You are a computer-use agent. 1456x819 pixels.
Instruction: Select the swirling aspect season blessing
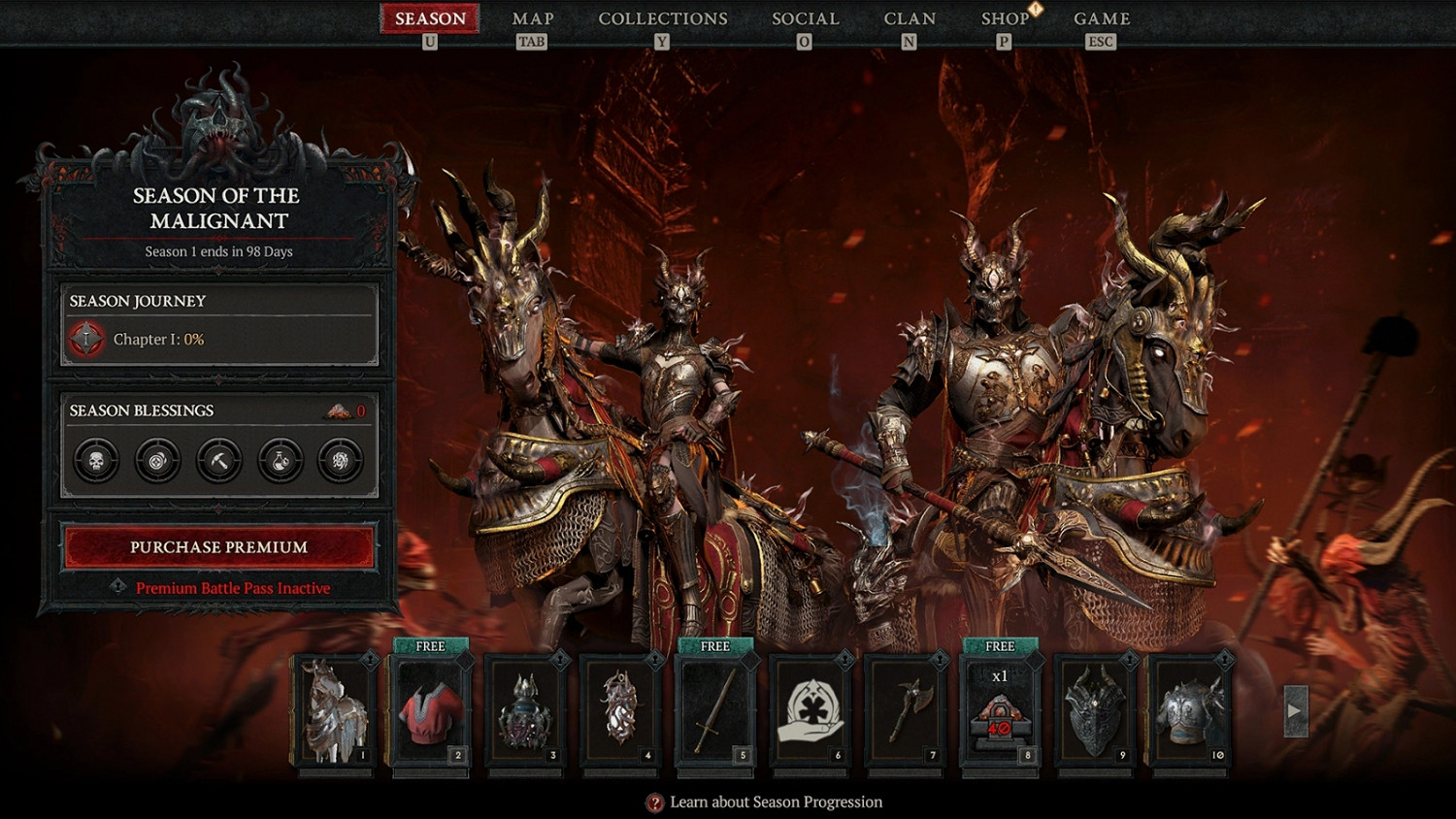[x=341, y=460]
